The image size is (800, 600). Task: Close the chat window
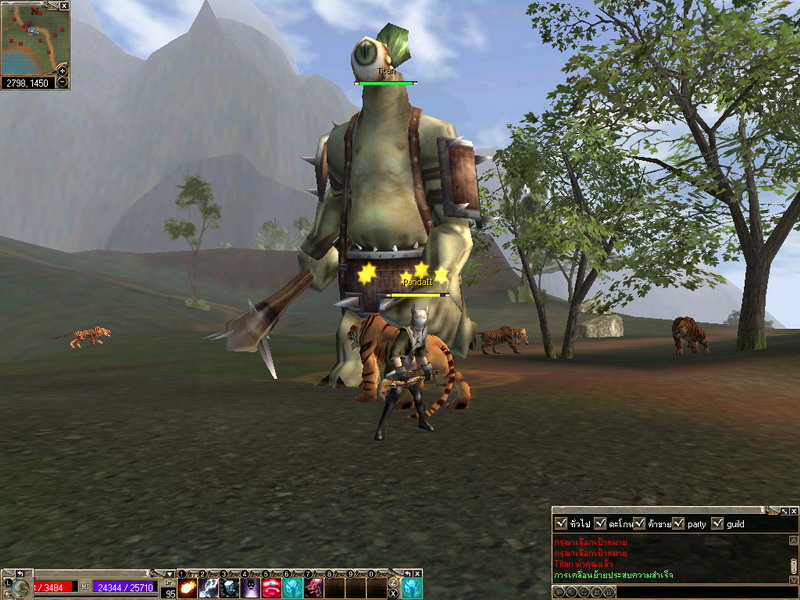click(x=793, y=510)
